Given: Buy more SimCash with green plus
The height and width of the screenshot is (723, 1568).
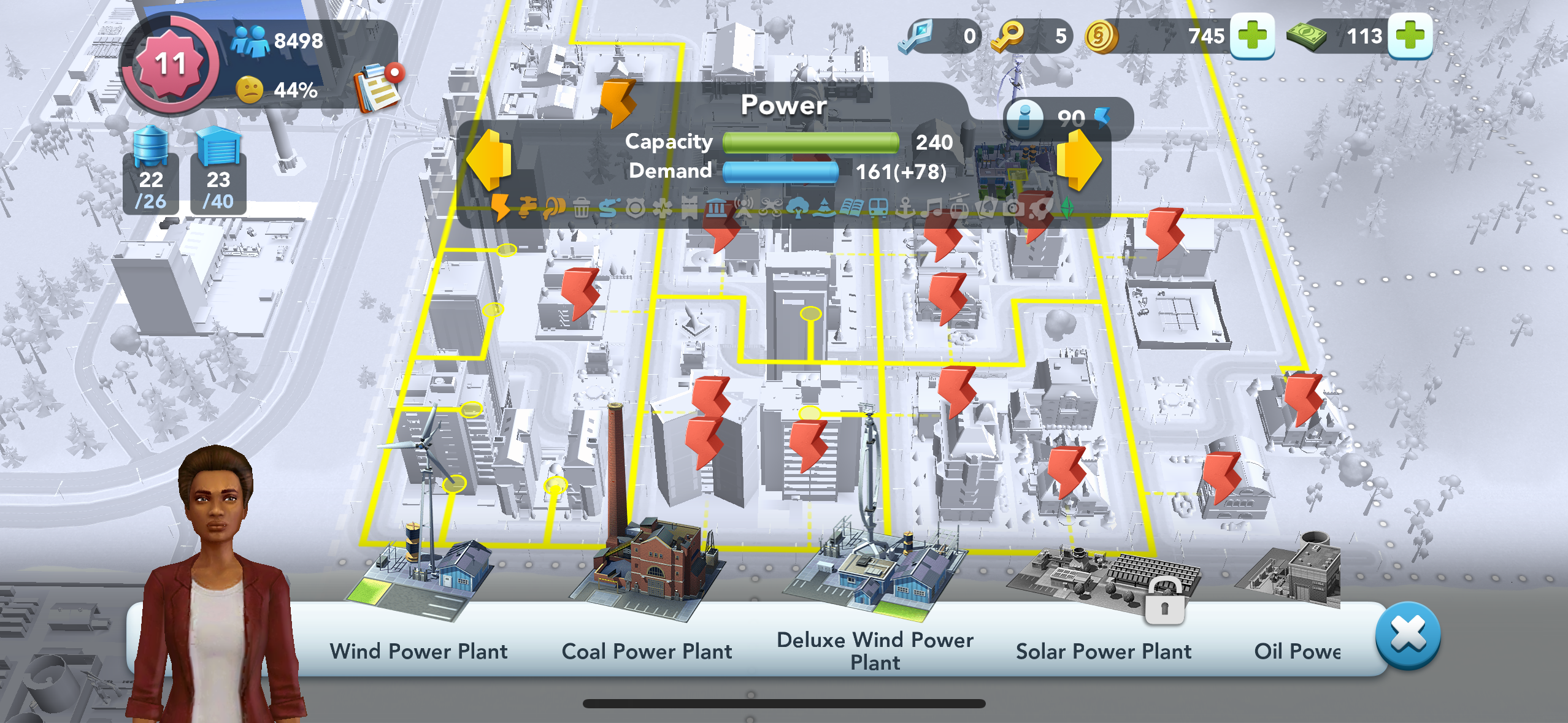Looking at the screenshot, I should pyautogui.click(x=1410, y=36).
